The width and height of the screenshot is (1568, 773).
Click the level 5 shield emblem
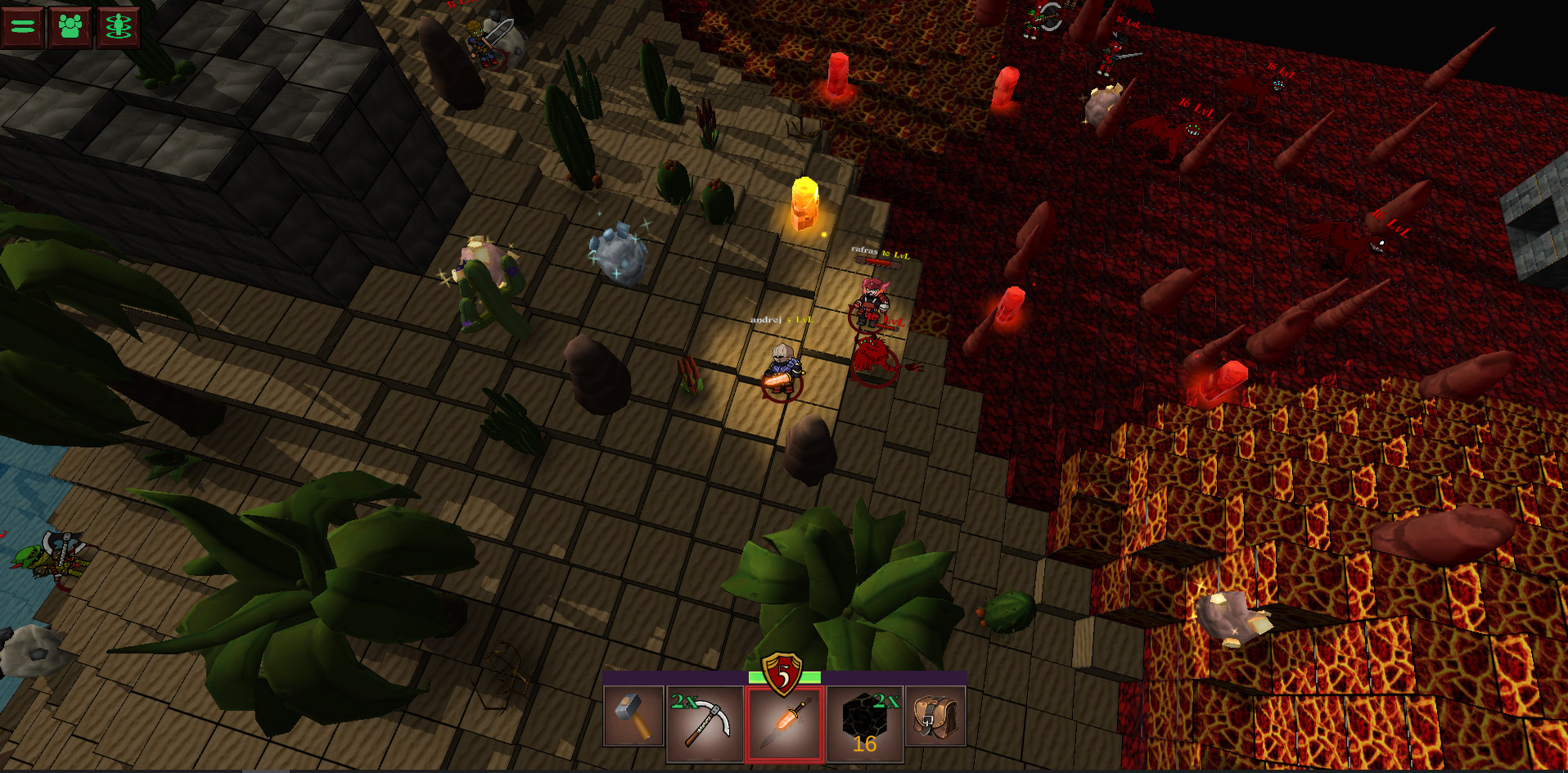[782, 676]
